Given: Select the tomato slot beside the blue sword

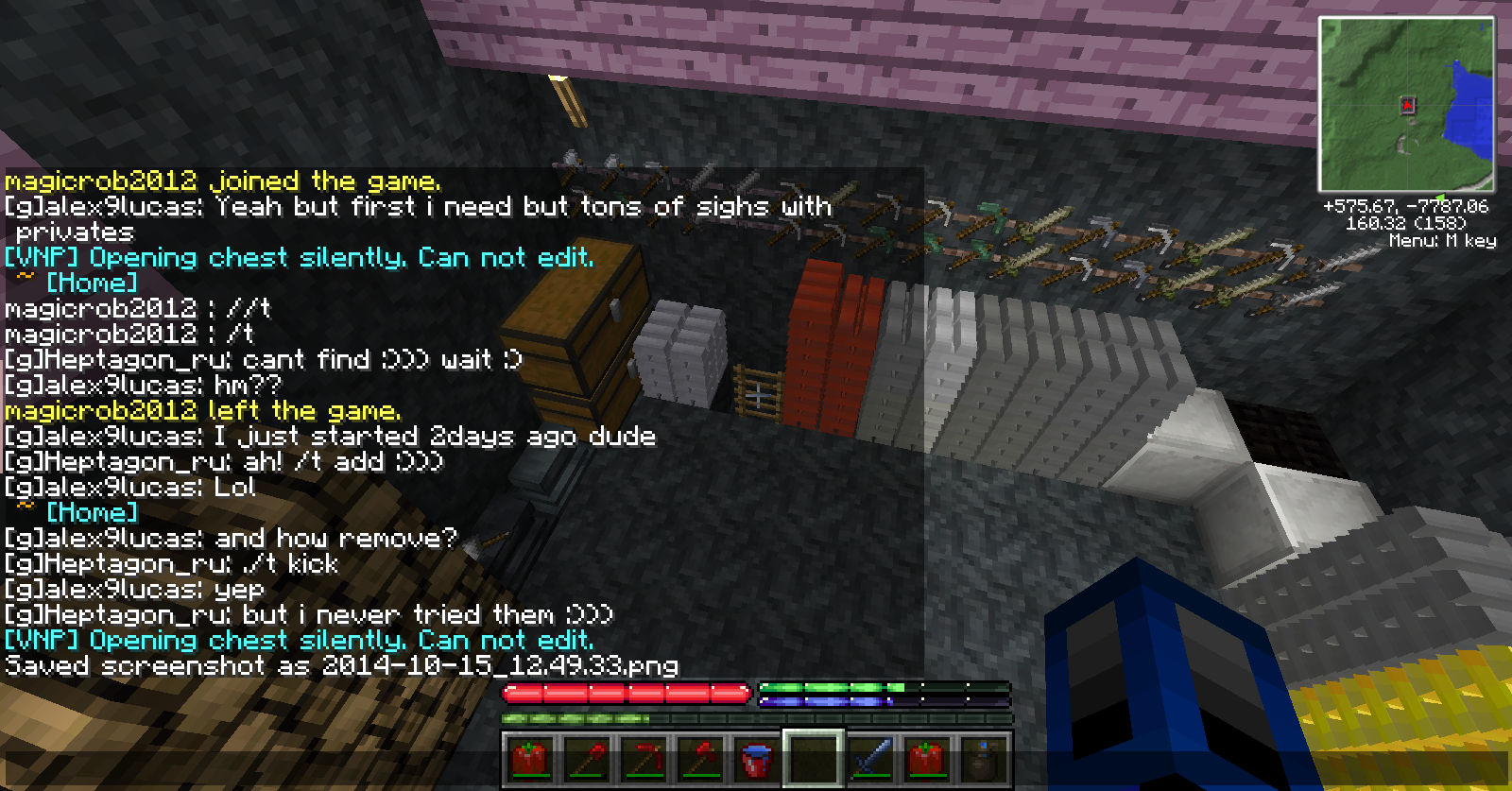Looking at the screenshot, I should (927, 758).
